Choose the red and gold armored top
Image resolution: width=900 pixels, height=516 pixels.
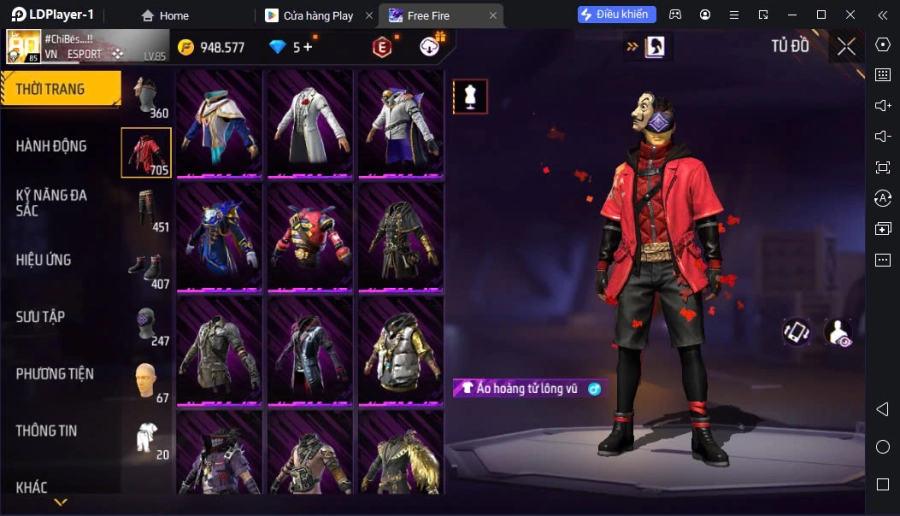point(308,236)
